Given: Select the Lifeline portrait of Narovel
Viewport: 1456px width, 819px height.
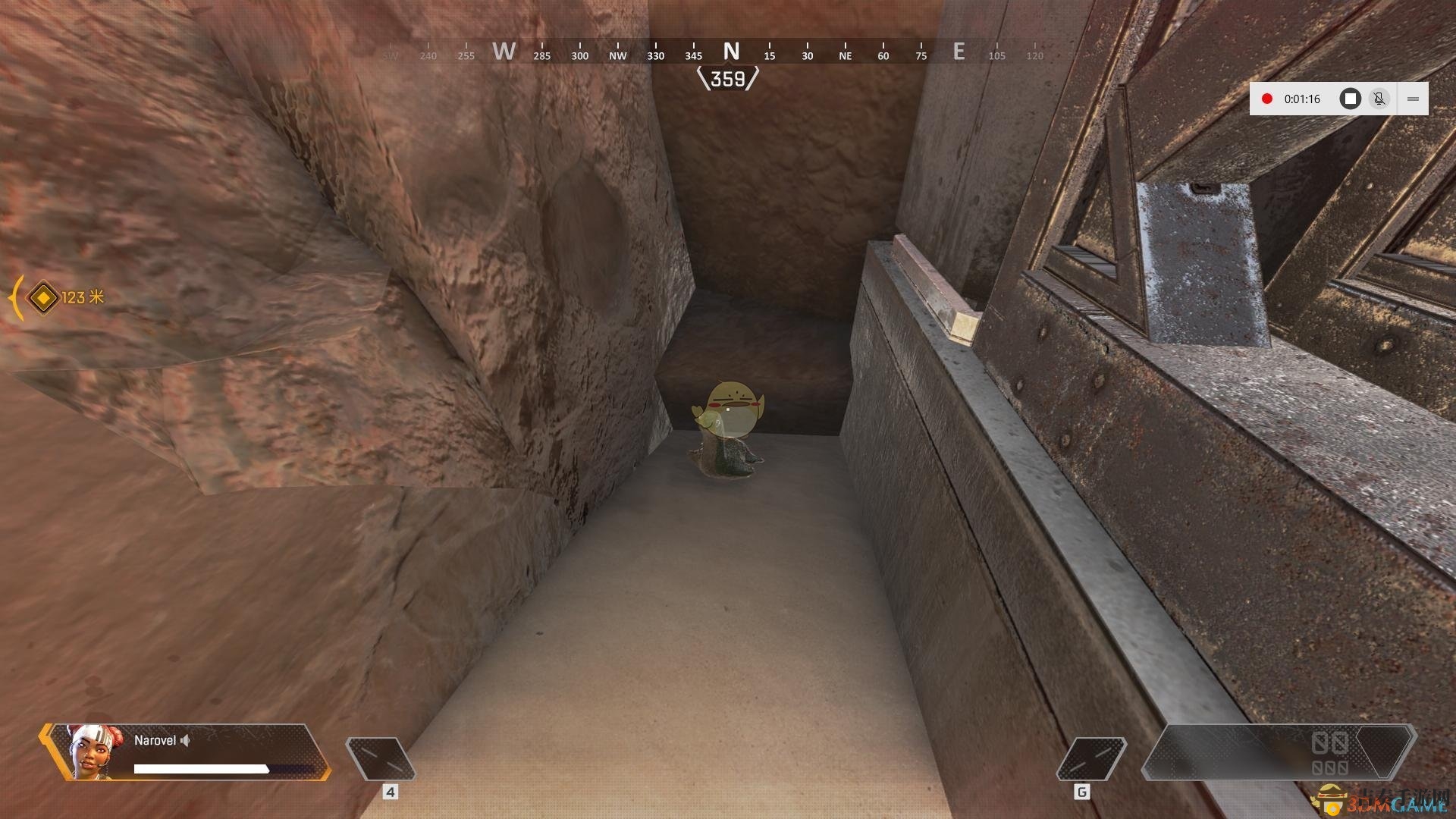Looking at the screenshot, I should click(x=93, y=752).
